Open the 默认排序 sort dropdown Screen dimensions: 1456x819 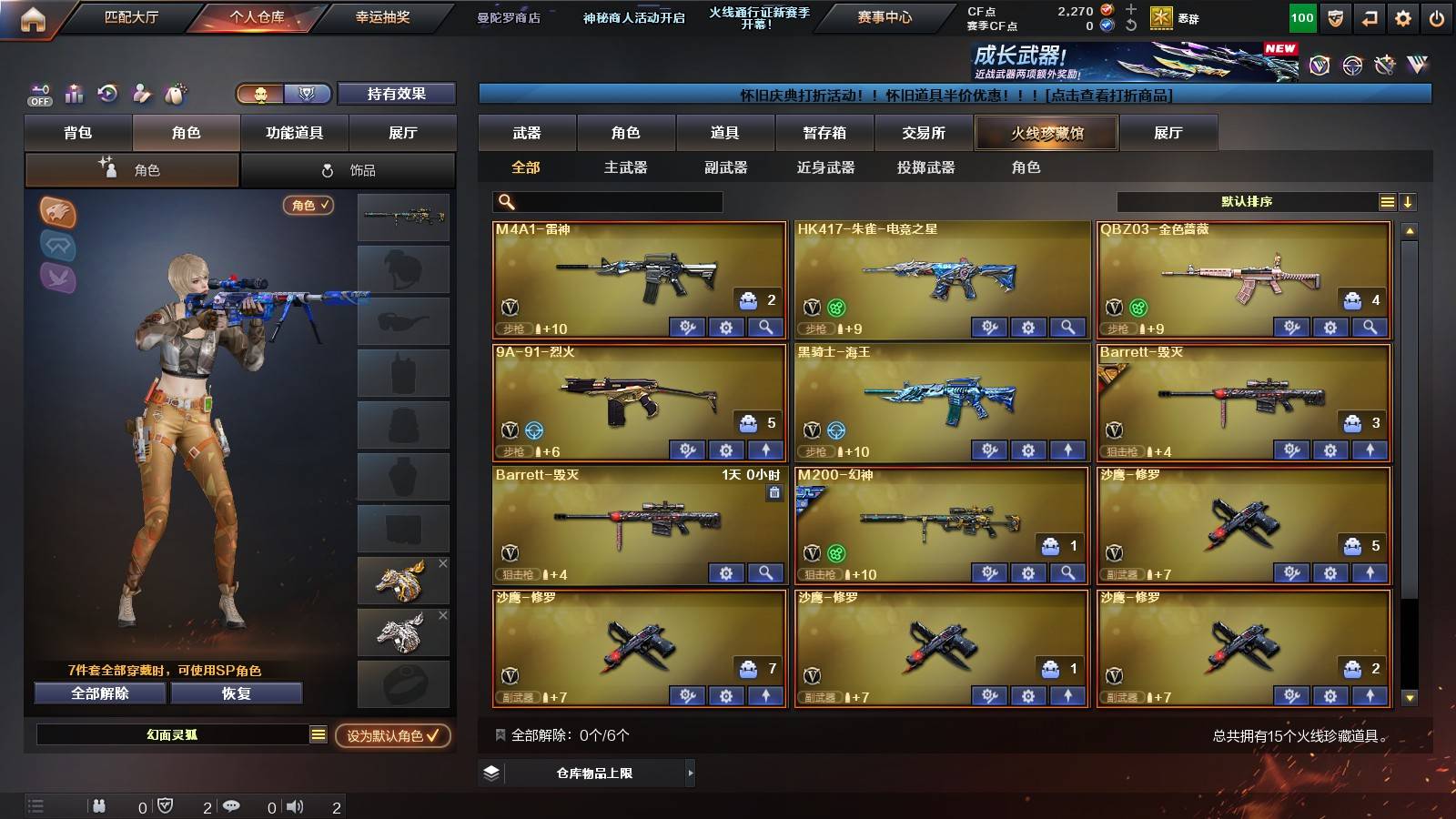pos(1247,202)
